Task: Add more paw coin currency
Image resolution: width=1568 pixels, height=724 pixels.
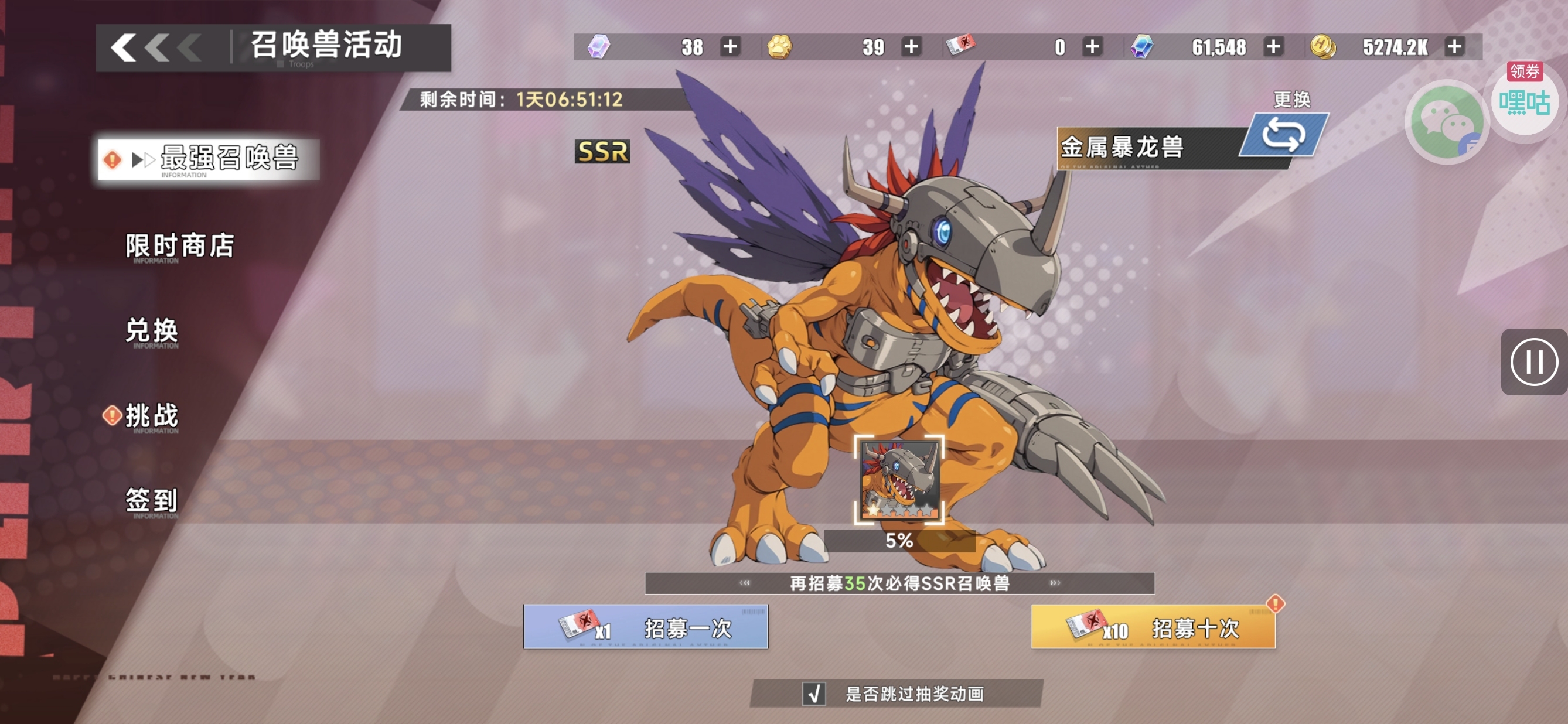Action: click(911, 47)
